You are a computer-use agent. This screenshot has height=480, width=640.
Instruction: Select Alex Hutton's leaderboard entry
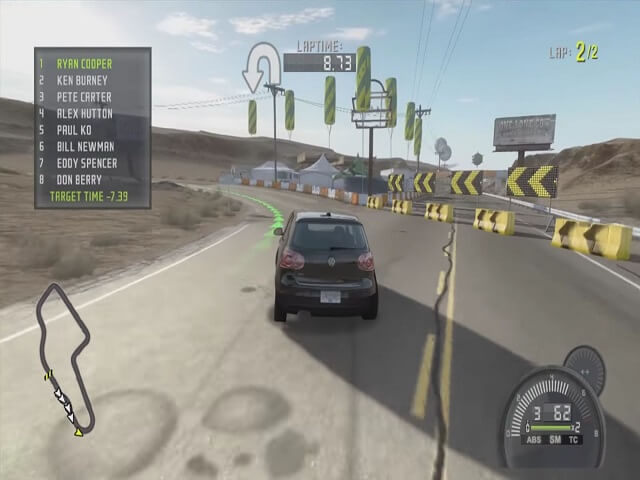[84, 114]
